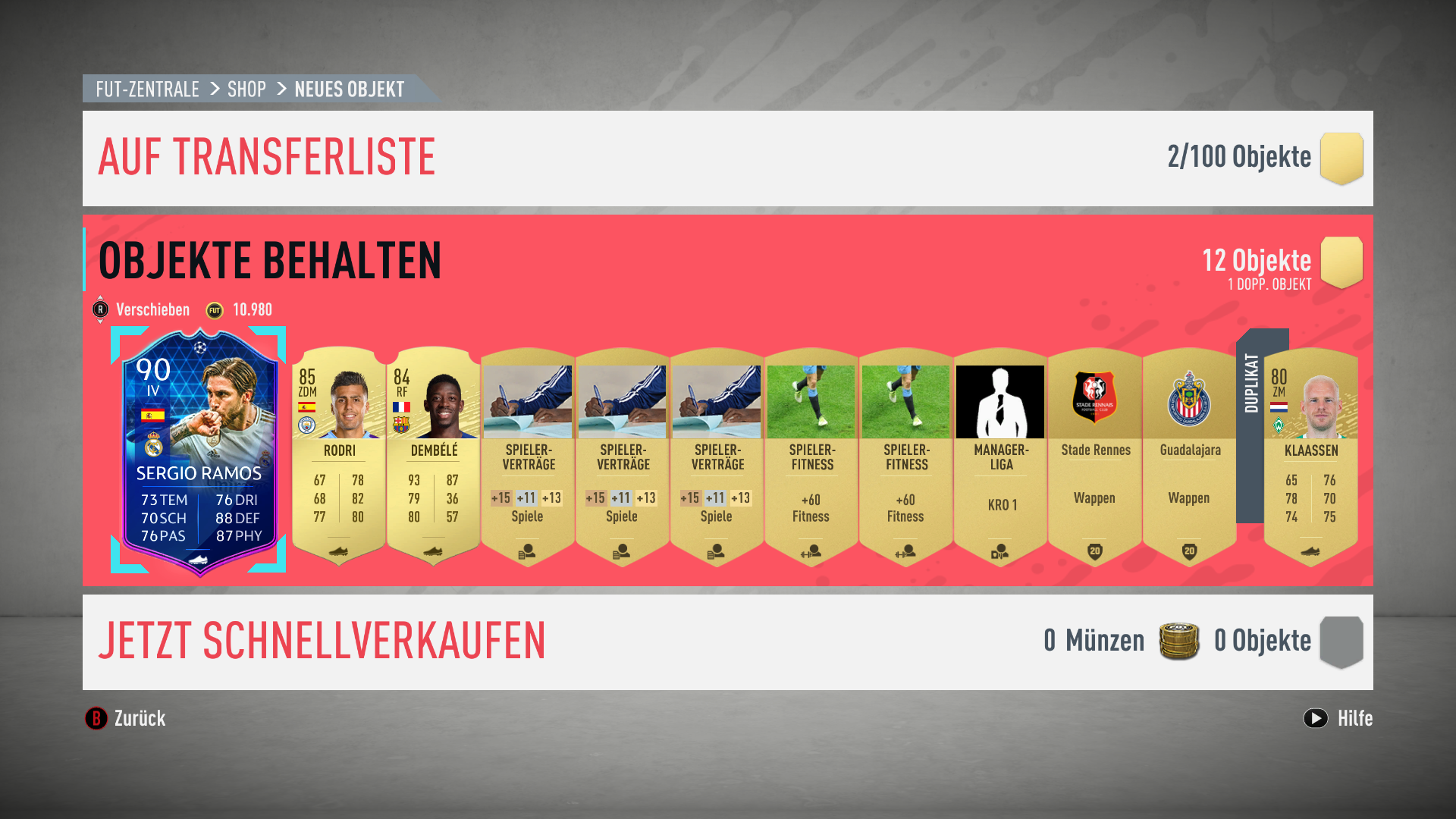The width and height of the screenshot is (1456, 819).
Task: Open the Jetzt Schnellverkaufen section
Action: [322, 642]
